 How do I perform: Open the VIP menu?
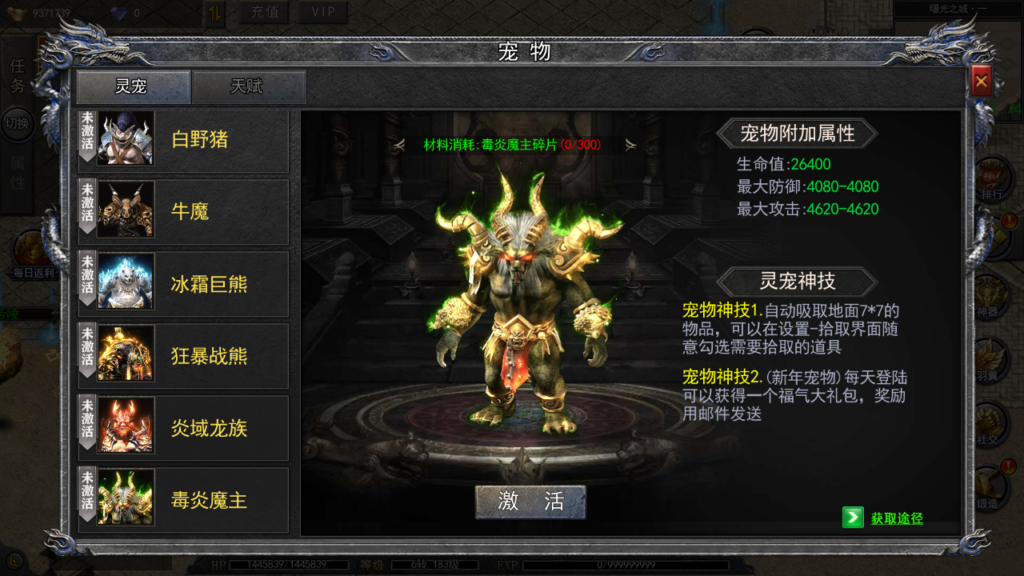pos(323,12)
